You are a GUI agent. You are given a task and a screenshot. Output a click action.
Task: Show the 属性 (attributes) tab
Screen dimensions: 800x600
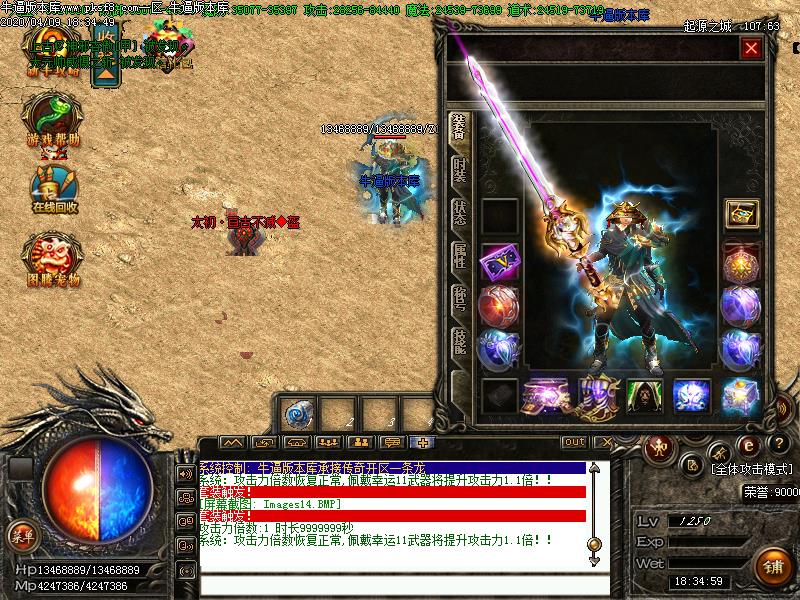pyautogui.click(x=459, y=254)
